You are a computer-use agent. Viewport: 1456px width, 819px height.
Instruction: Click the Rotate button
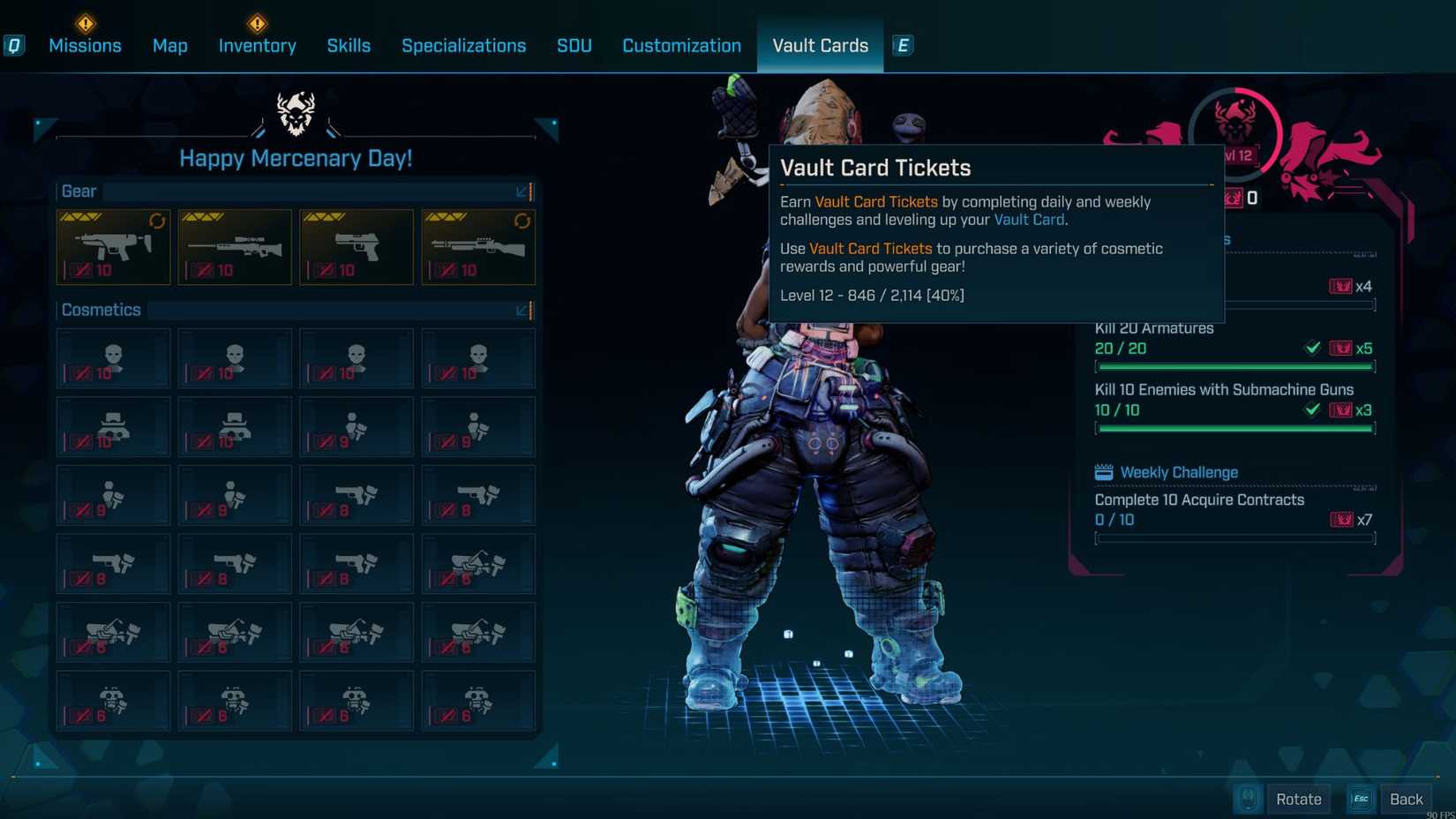pos(1299,799)
